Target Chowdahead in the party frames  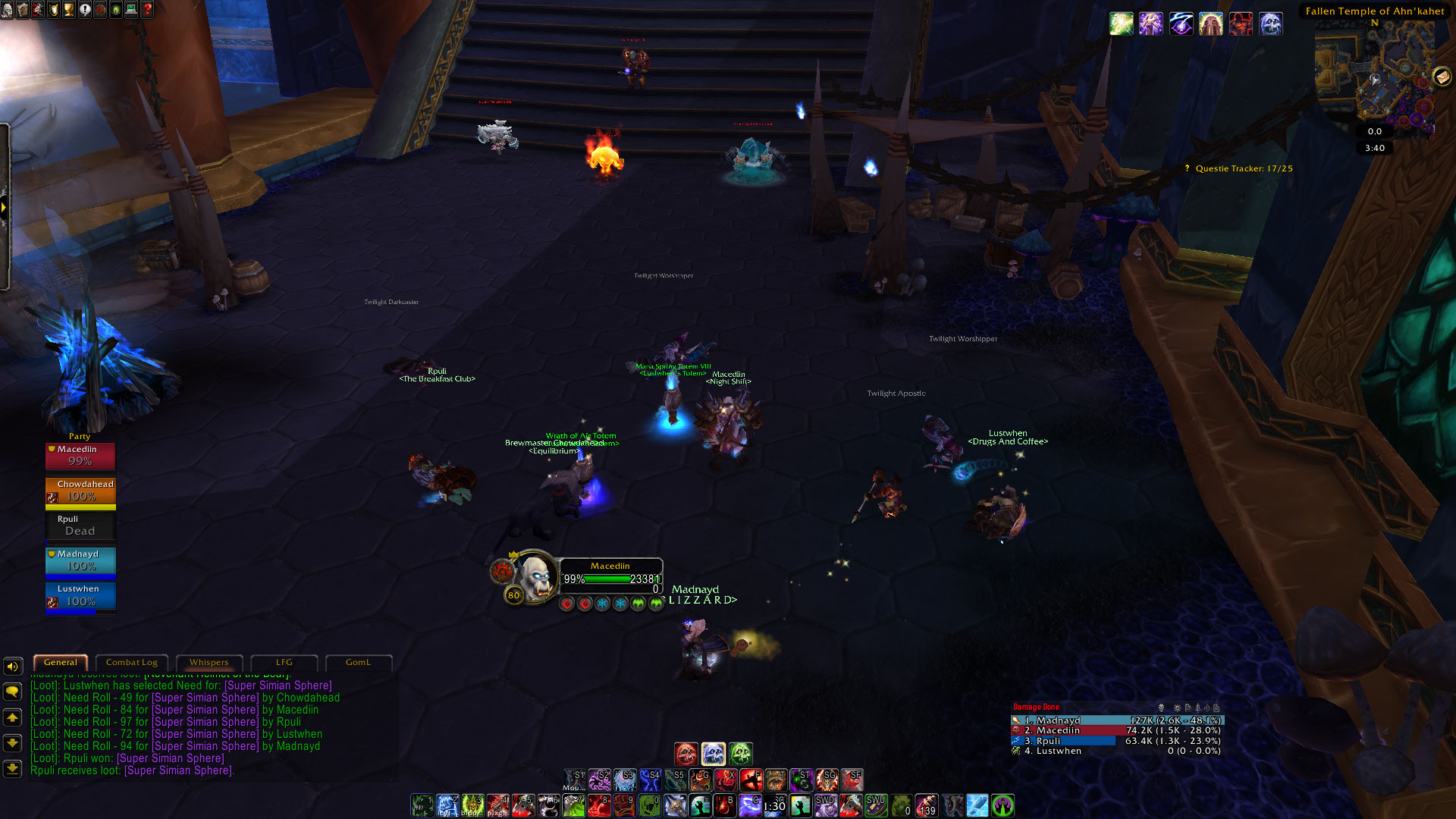80,491
